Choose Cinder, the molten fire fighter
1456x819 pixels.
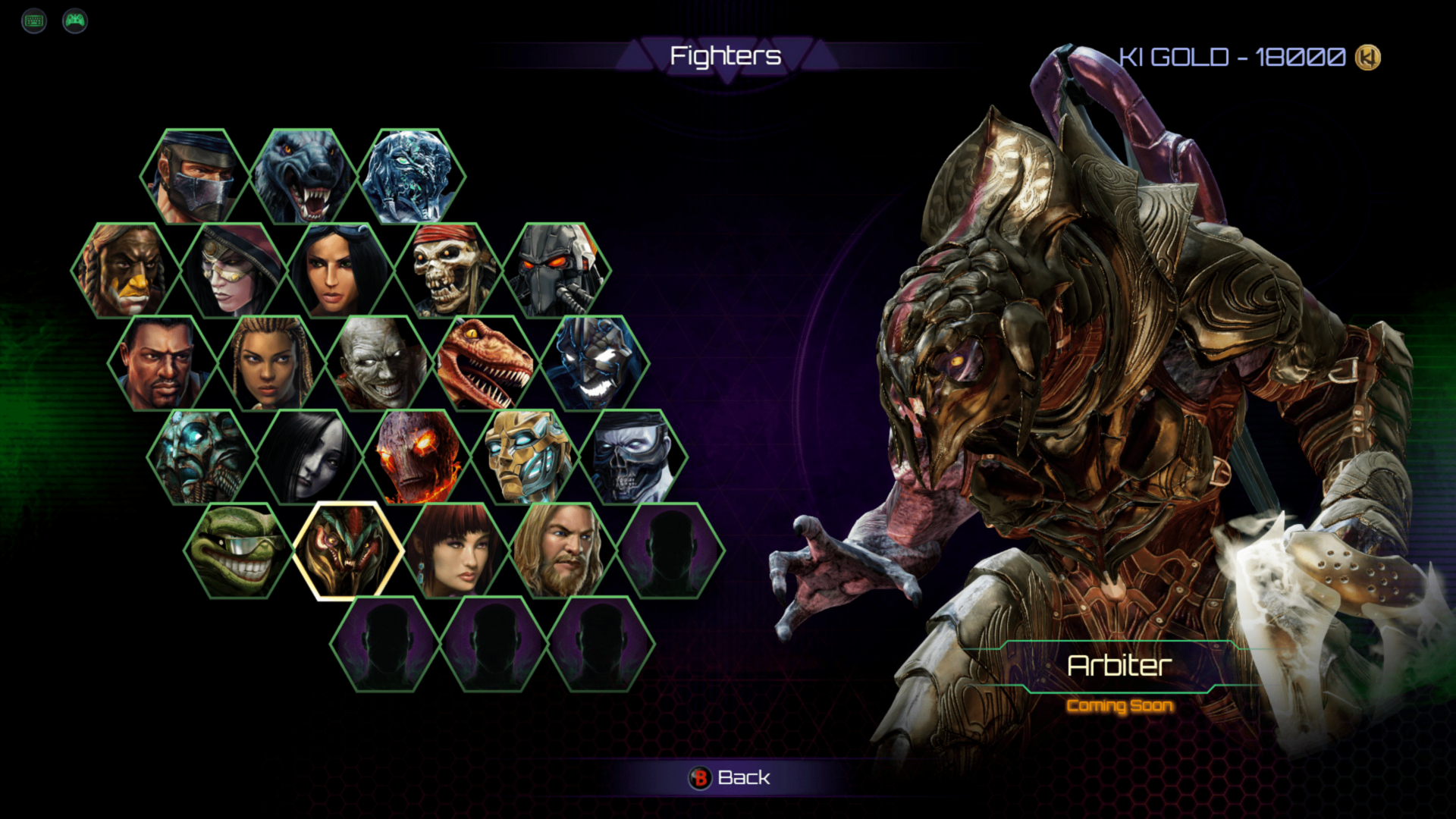tap(417, 457)
